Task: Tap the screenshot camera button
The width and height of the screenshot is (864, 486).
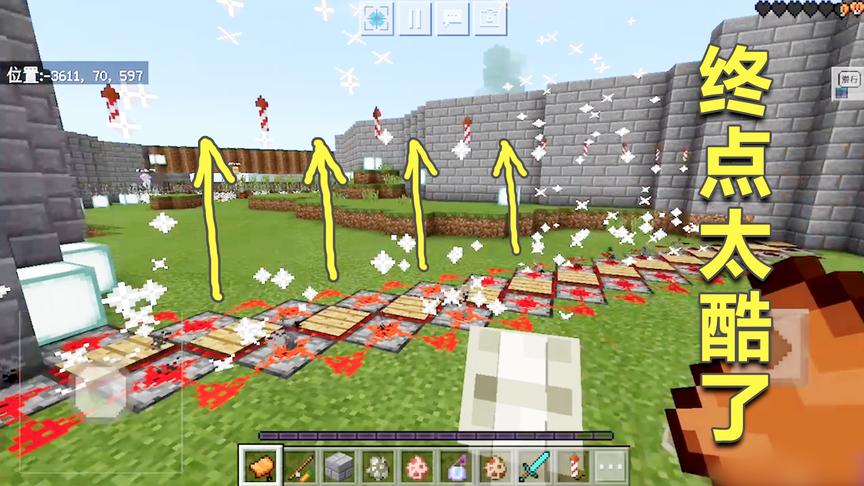Action: 487,17
